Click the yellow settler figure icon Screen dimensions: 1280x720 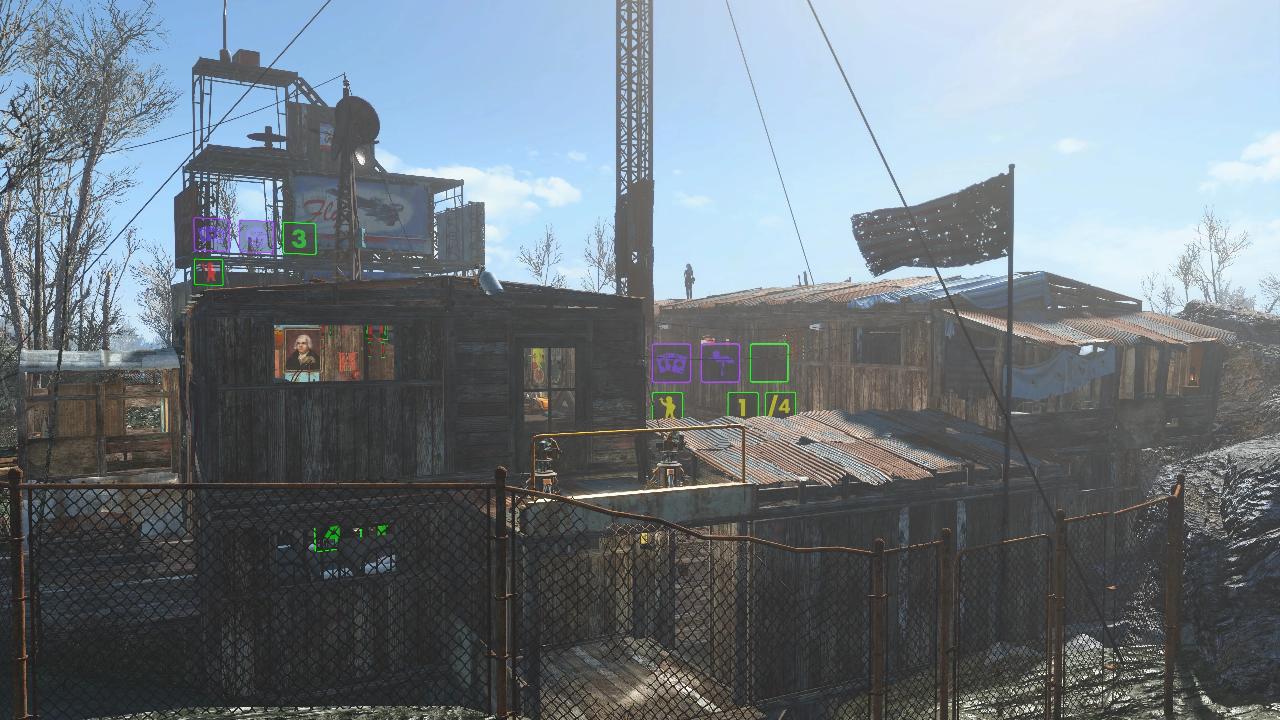tap(667, 406)
